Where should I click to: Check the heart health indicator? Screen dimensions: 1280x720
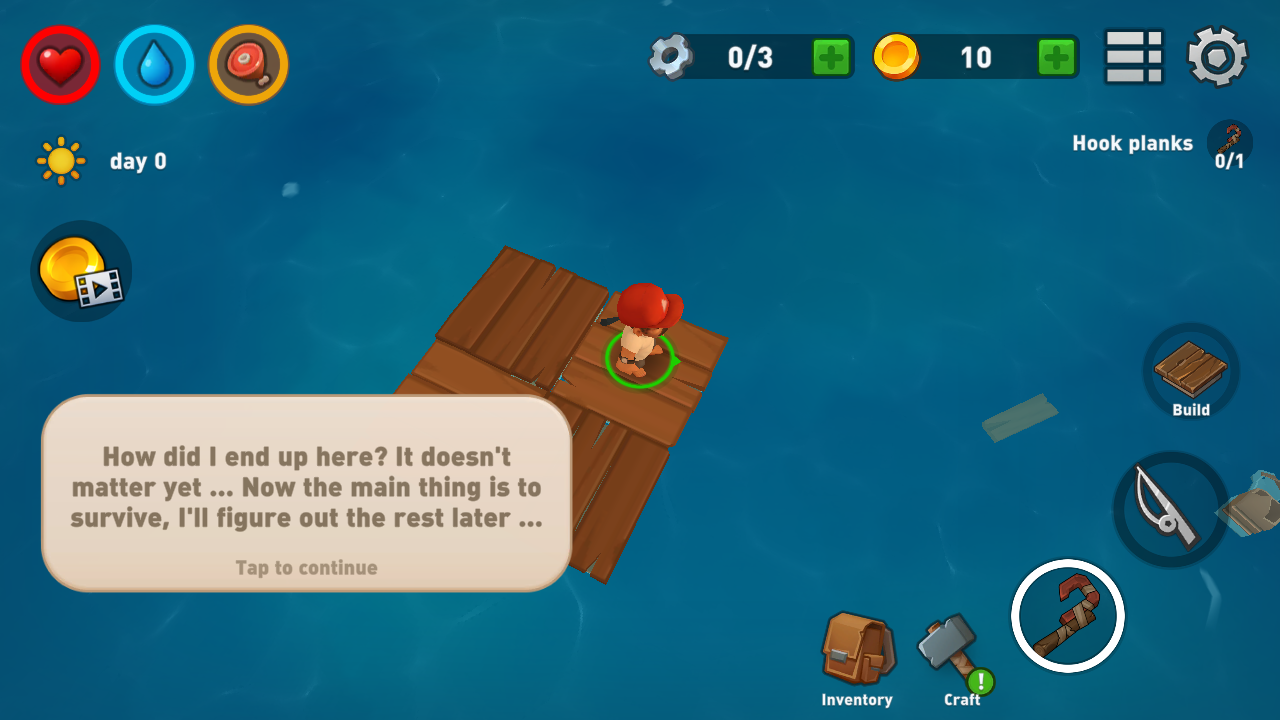click(x=60, y=65)
